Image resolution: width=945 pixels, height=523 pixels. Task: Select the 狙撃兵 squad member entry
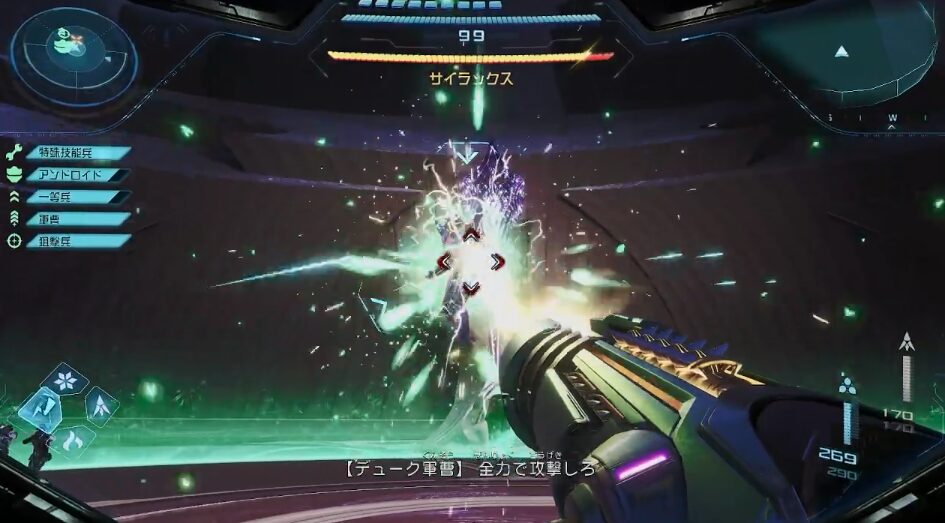click(70, 241)
